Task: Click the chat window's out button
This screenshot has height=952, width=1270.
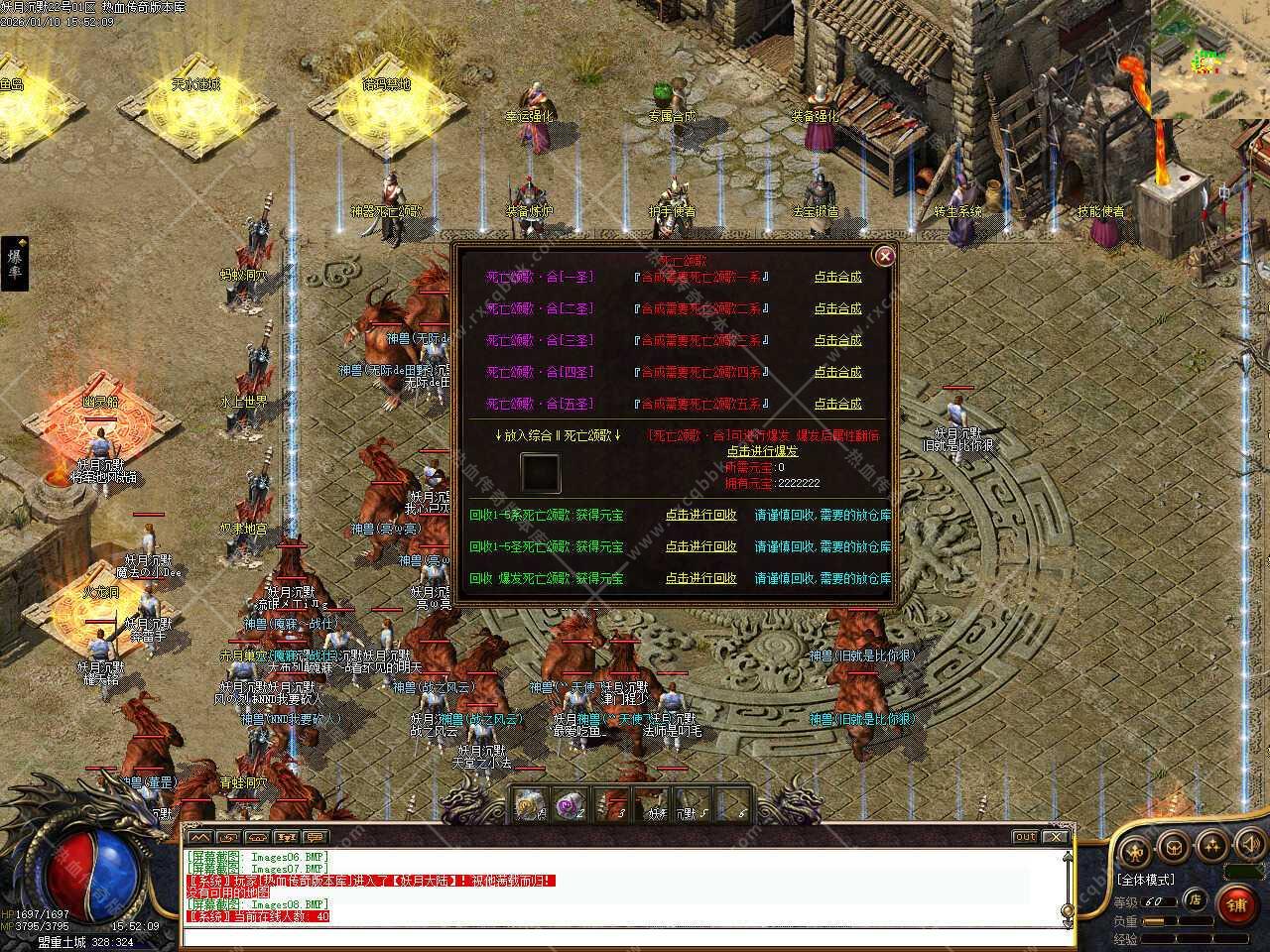Action: [1025, 837]
